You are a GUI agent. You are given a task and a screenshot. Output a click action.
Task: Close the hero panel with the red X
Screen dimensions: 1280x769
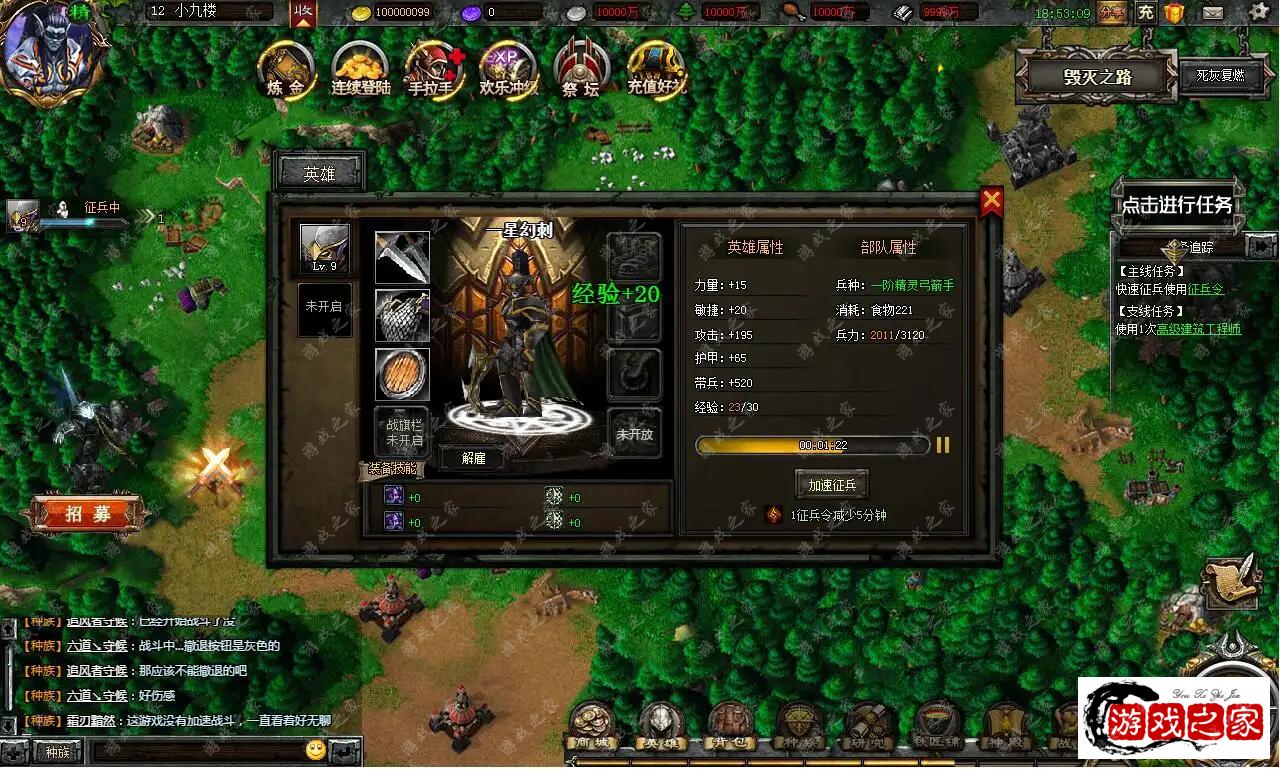991,202
